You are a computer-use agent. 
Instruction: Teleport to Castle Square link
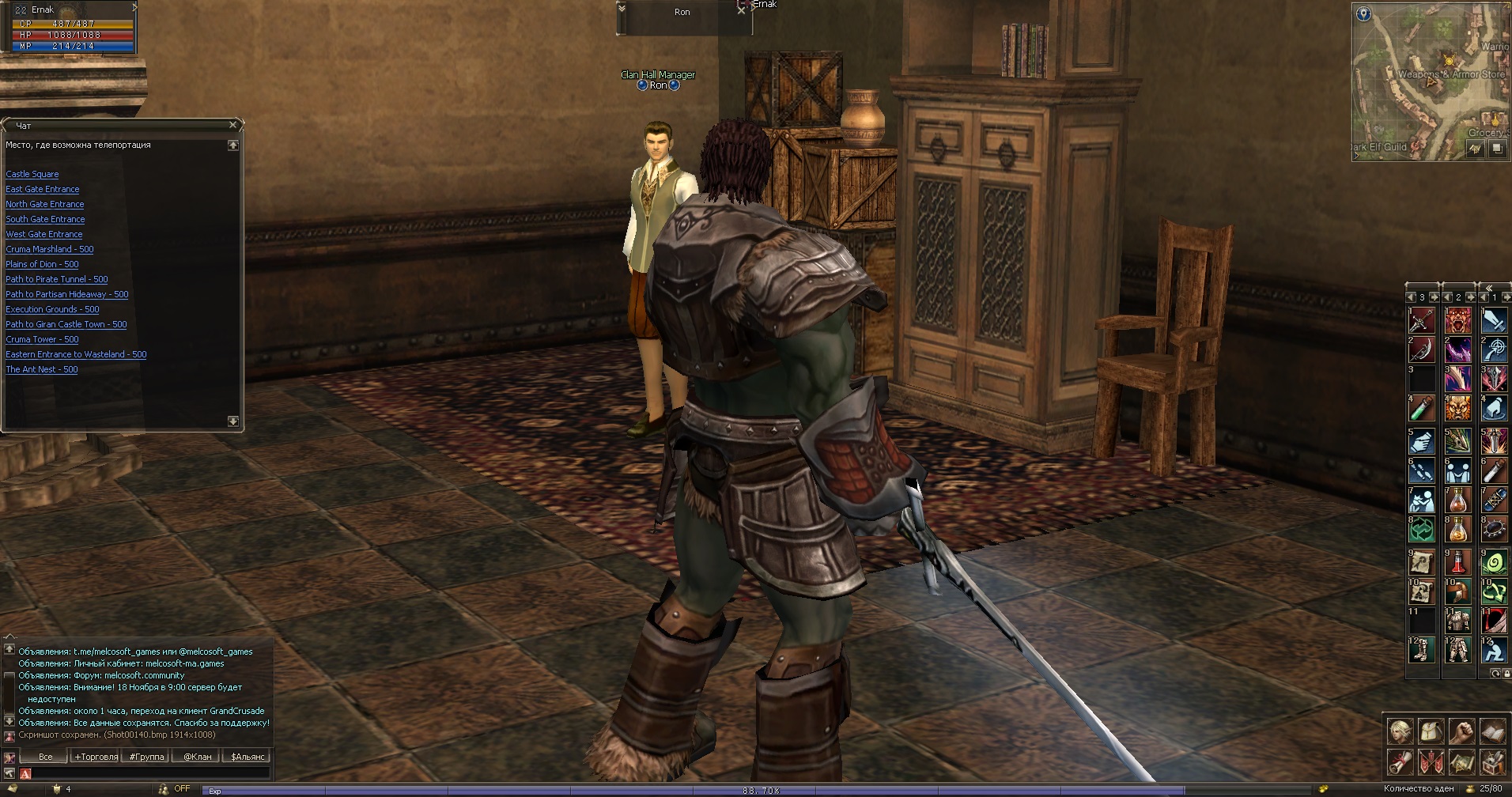pyautogui.click(x=32, y=174)
